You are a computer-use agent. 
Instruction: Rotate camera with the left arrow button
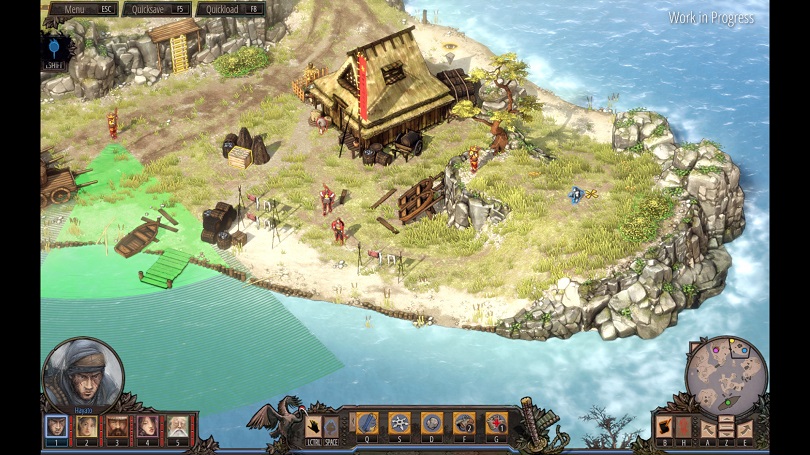pos(709,428)
